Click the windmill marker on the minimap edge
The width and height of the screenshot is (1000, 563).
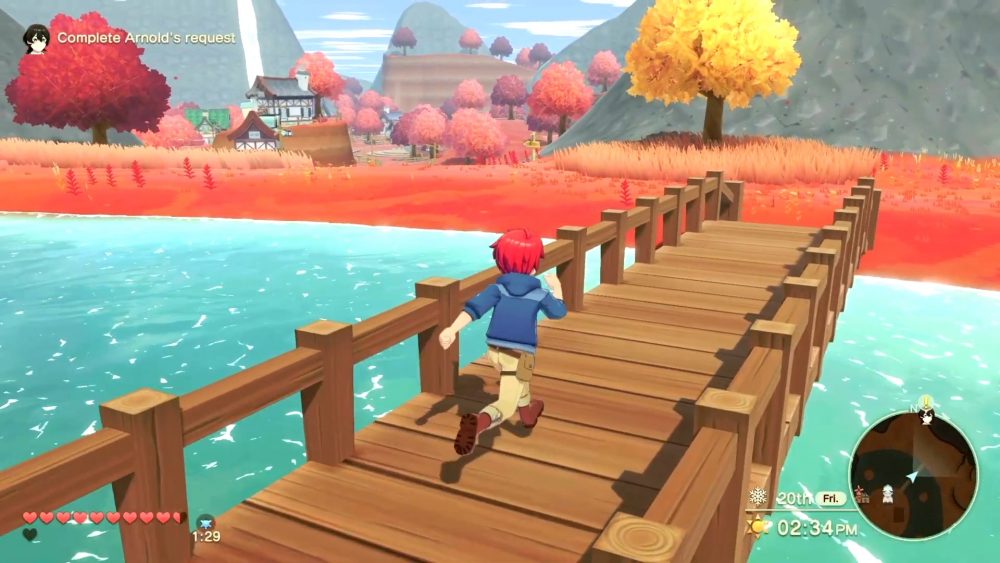[860, 493]
